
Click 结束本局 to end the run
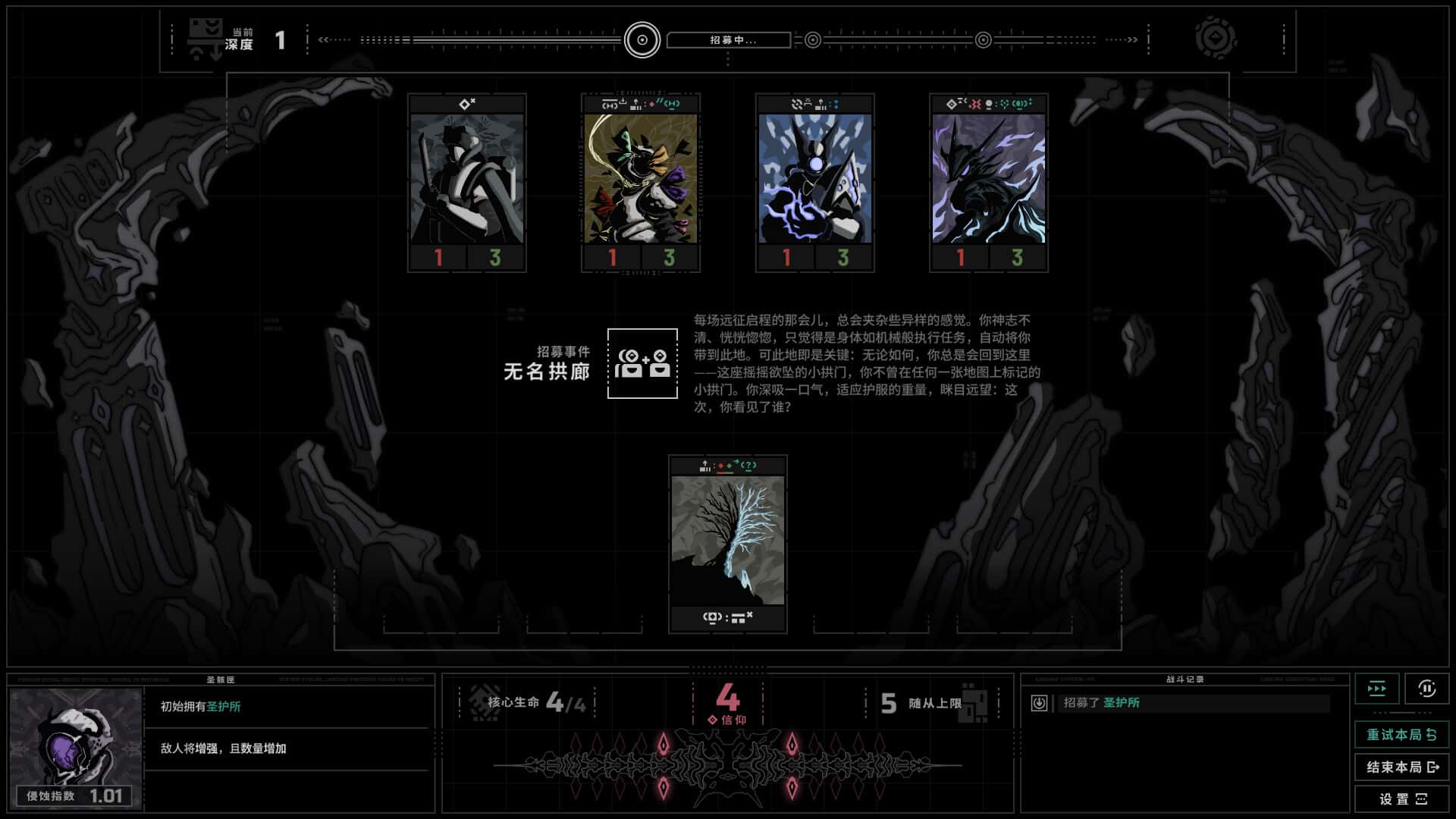point(1402,768)
